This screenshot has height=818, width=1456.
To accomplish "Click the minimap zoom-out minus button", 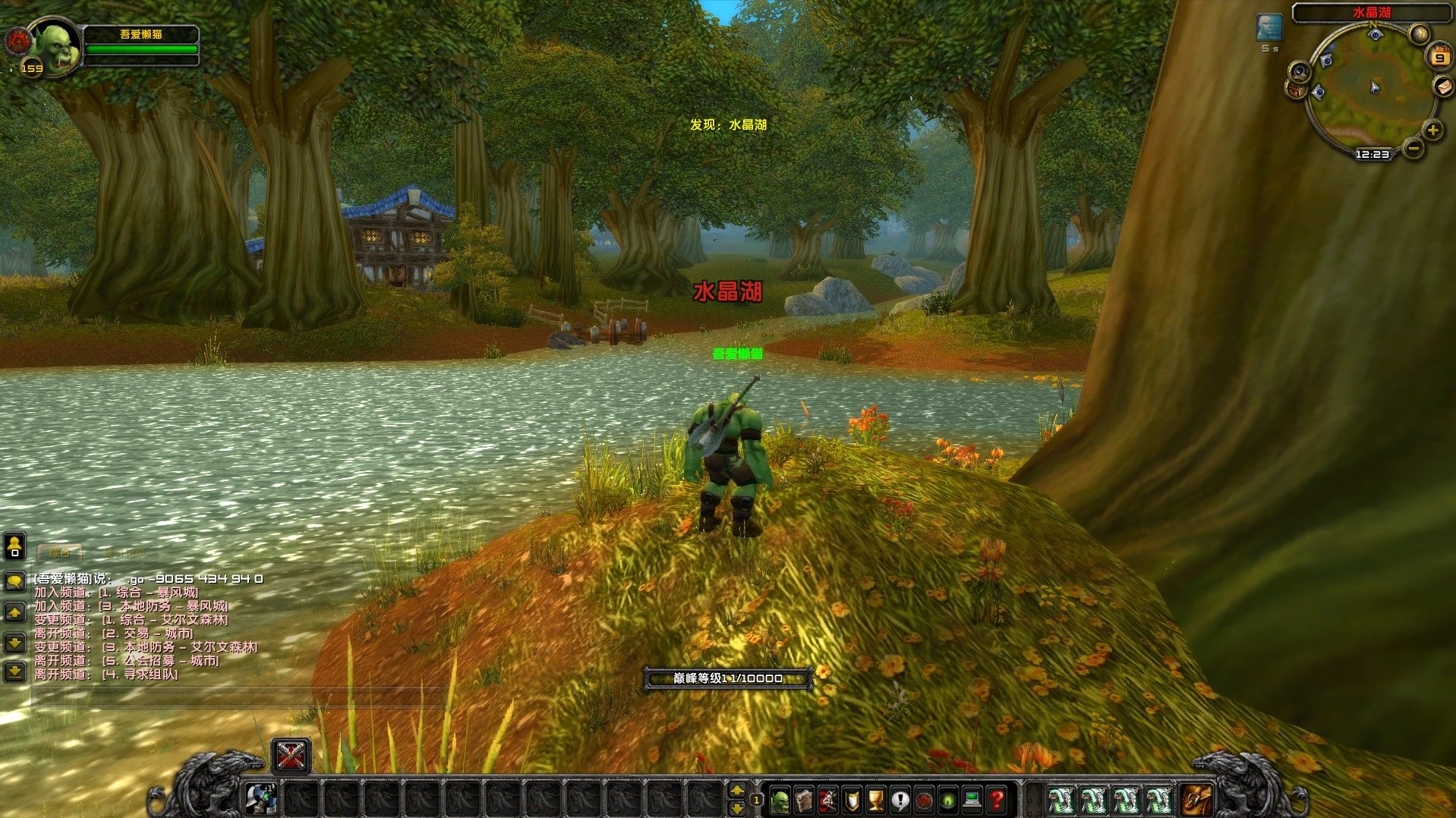I will point(1413,149).
